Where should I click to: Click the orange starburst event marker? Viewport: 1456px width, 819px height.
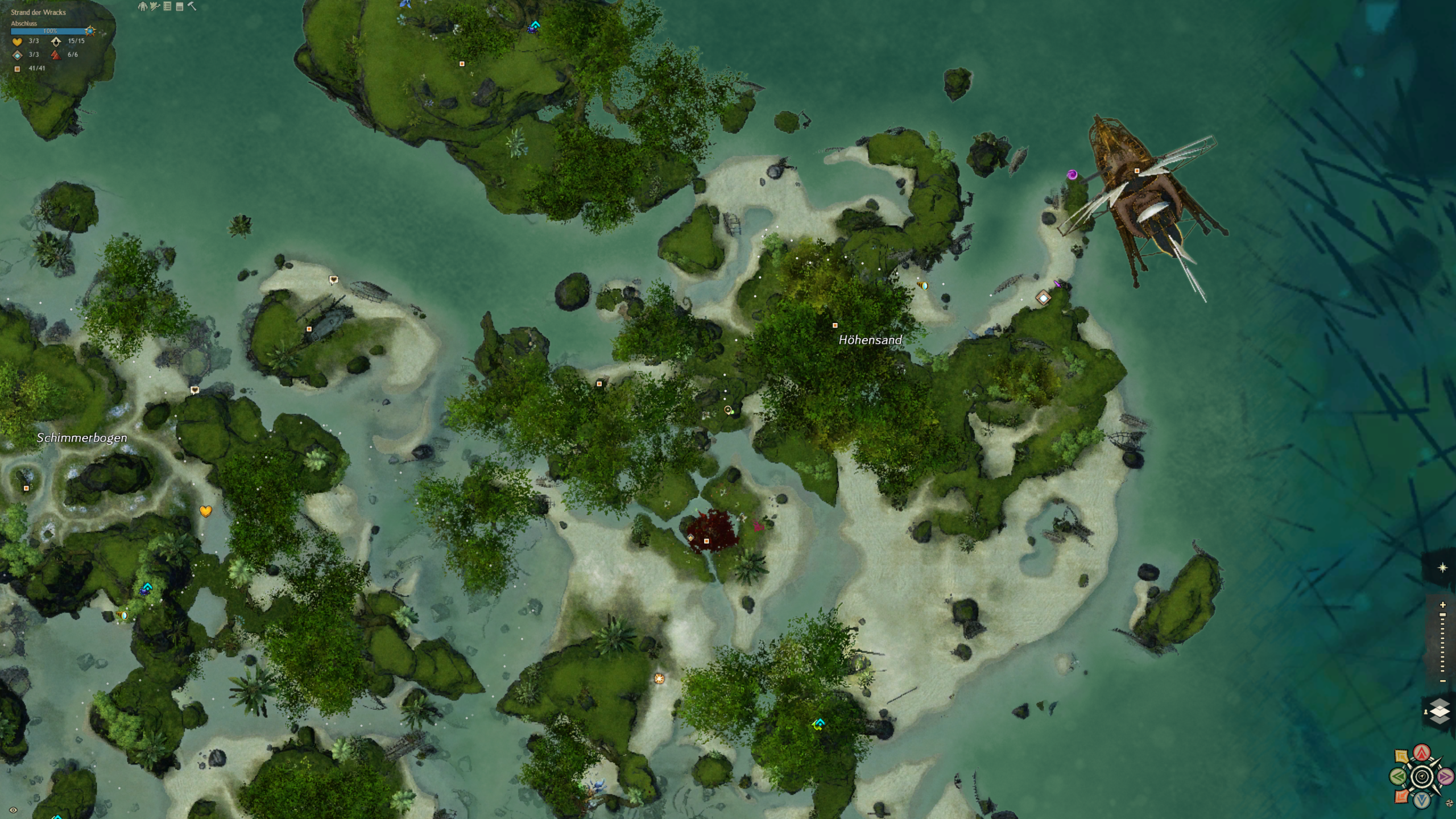click(659, 679)
